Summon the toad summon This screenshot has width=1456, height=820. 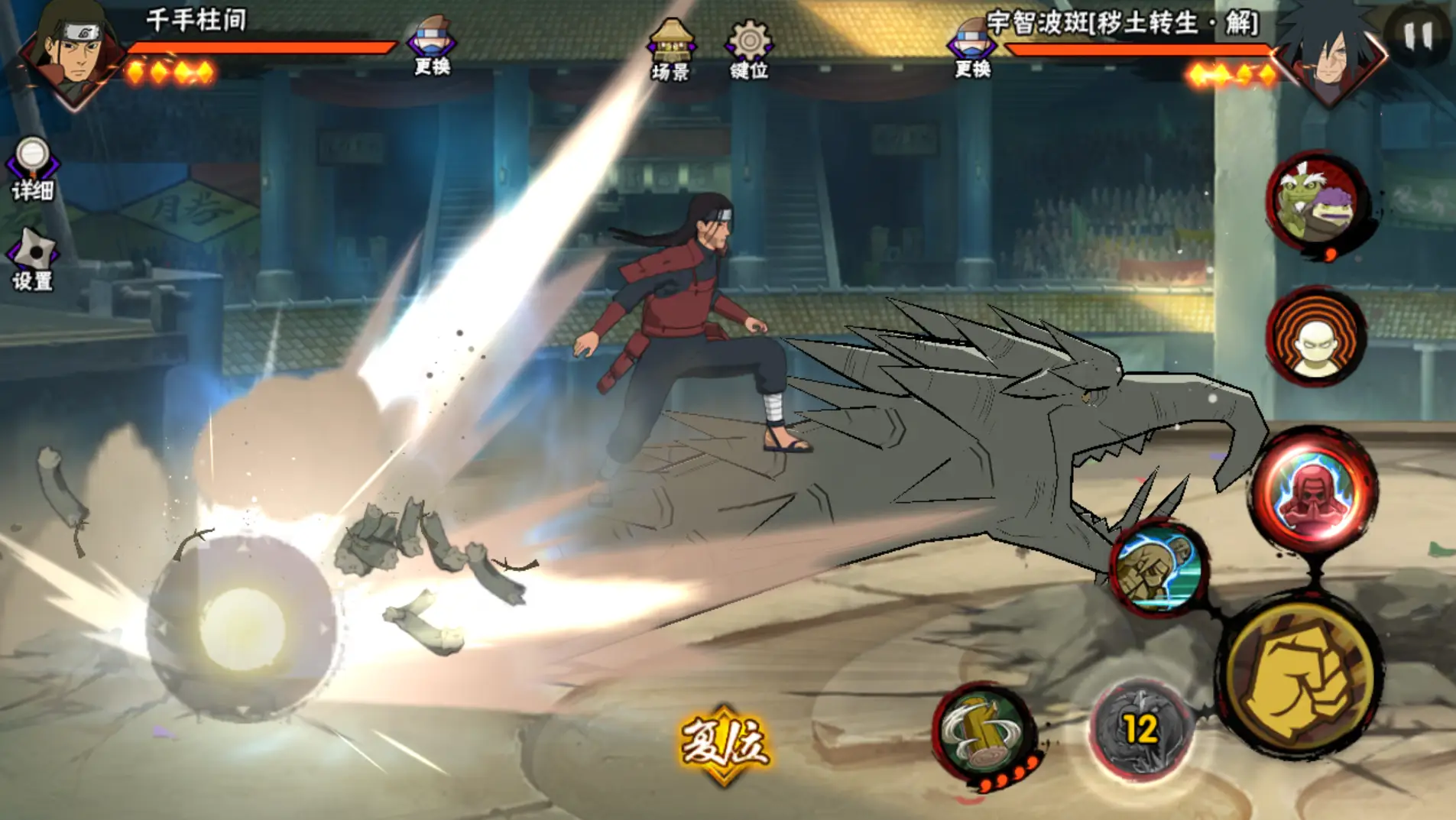[x=1316, y=202]
